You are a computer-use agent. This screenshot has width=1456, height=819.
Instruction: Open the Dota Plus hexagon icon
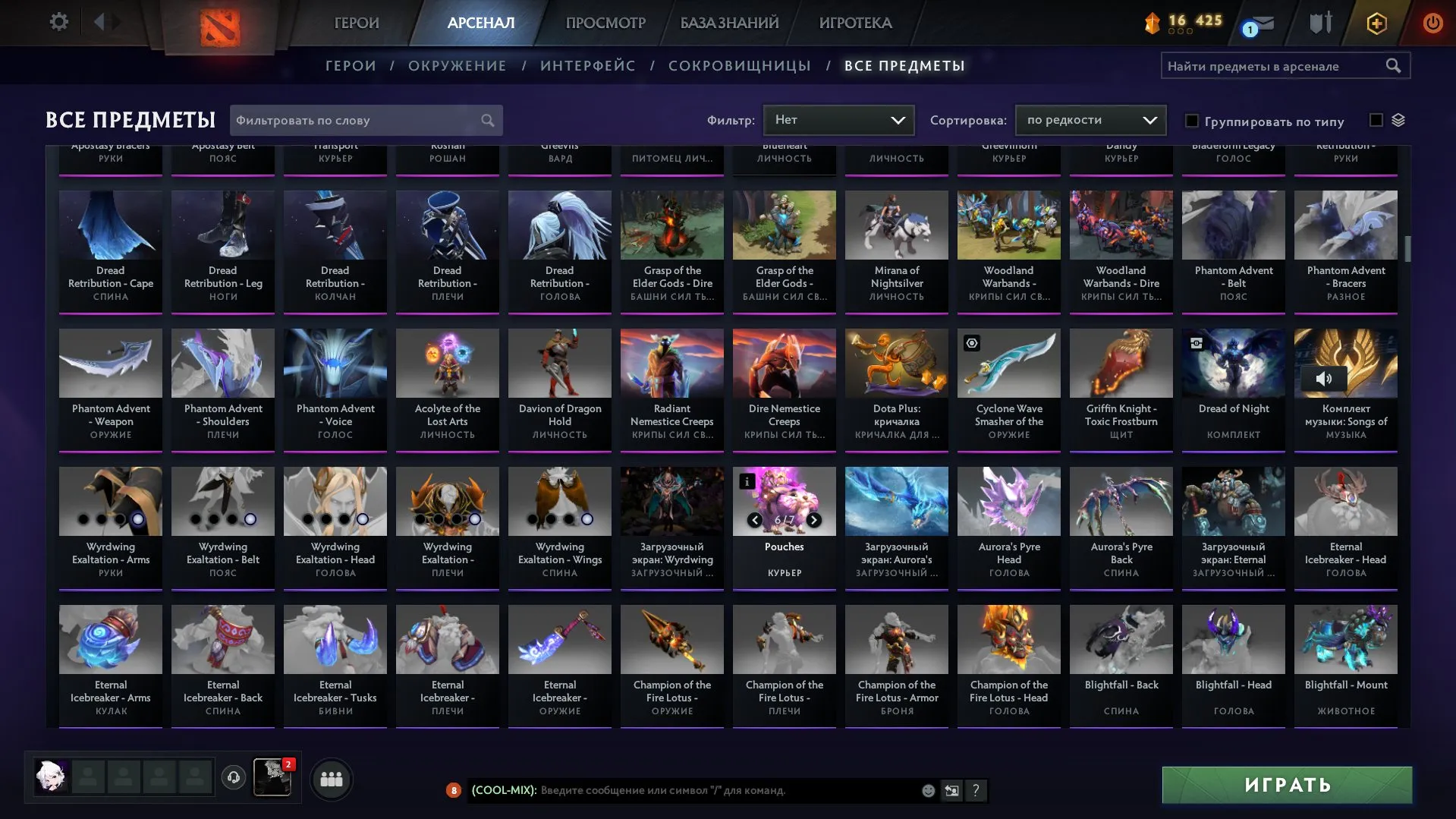(x=1376, y=23)
